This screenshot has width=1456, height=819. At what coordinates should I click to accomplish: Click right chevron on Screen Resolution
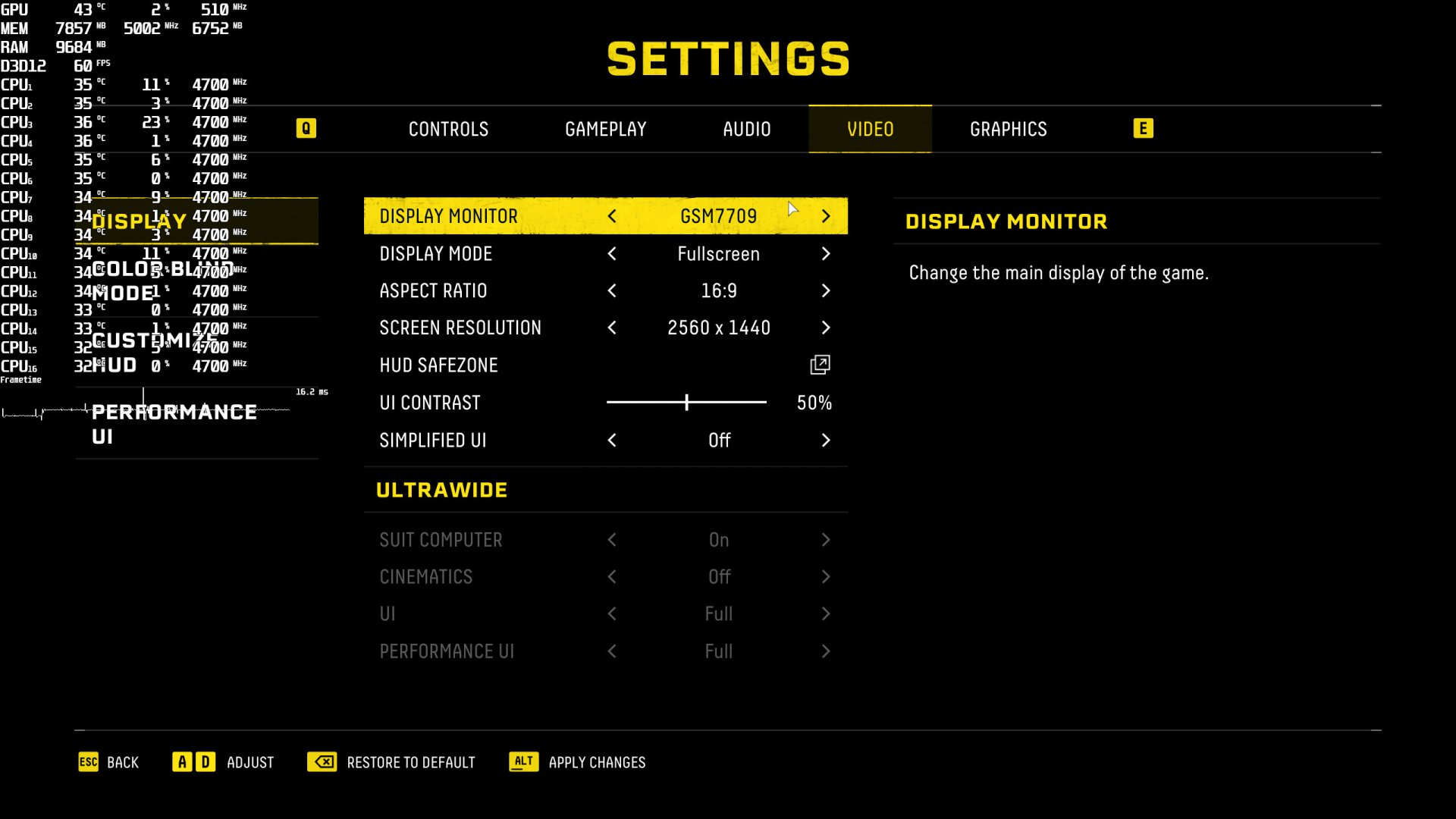click(x=826, y=328)
